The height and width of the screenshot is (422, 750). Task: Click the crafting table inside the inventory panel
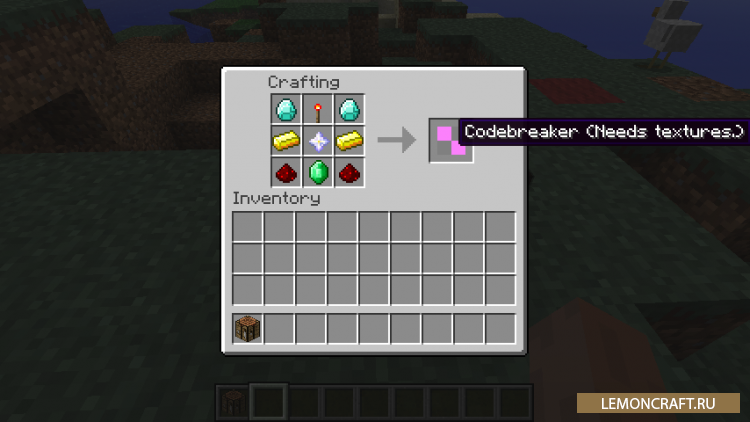pyautogui.click(x=248, y=328)
